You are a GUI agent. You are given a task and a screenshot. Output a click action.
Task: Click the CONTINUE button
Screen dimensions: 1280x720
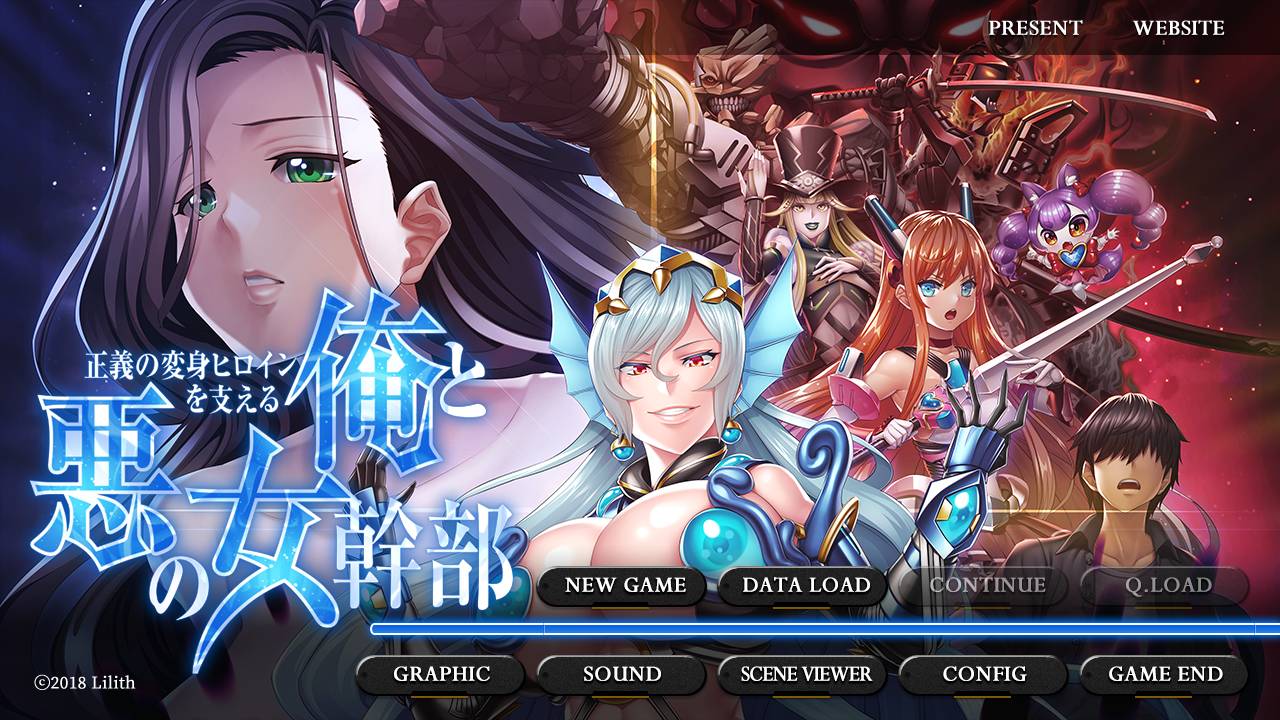coord(985,586)
